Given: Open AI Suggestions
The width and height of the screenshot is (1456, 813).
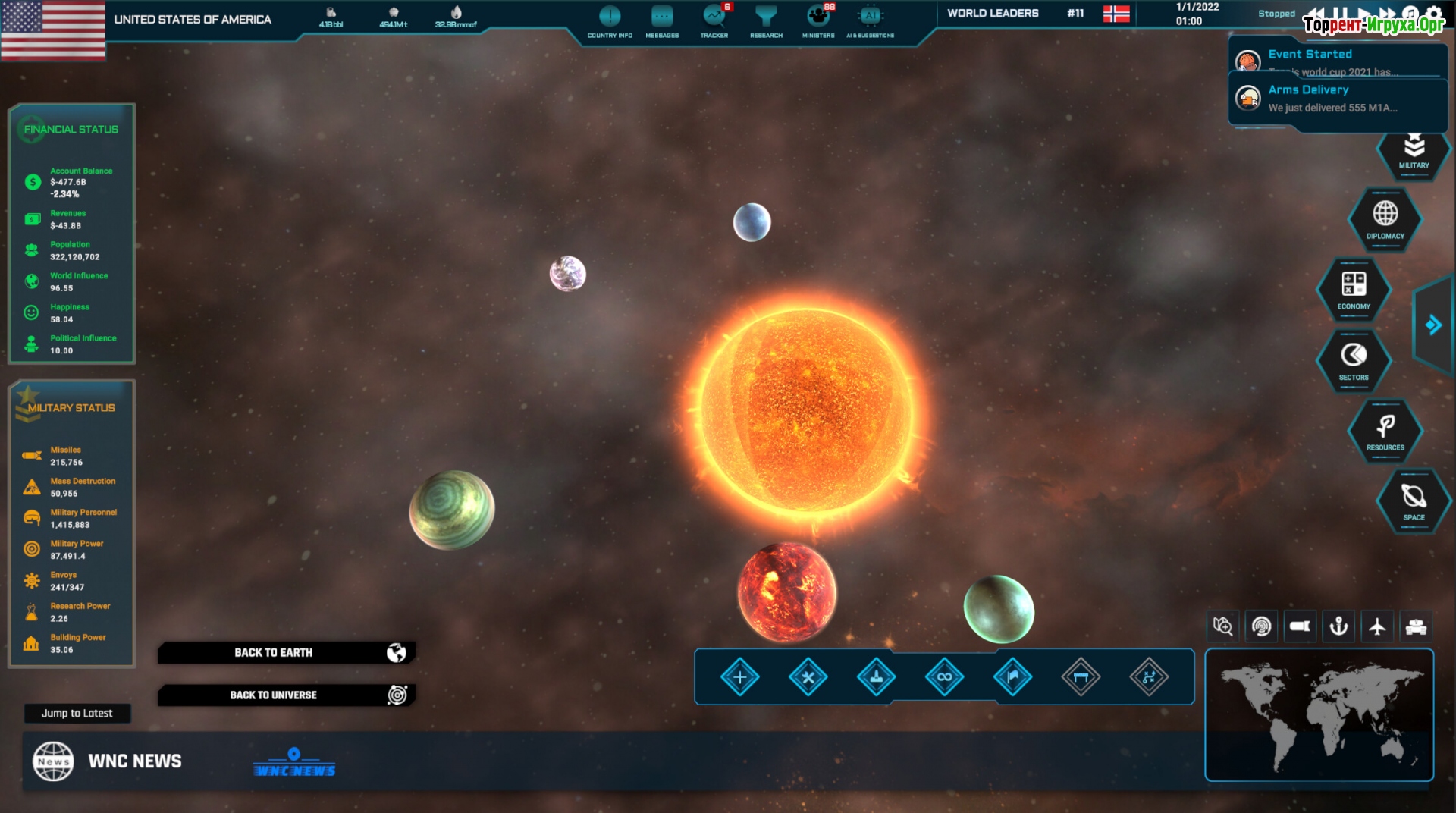Looking at the screenshot, I should click(871, 21).
